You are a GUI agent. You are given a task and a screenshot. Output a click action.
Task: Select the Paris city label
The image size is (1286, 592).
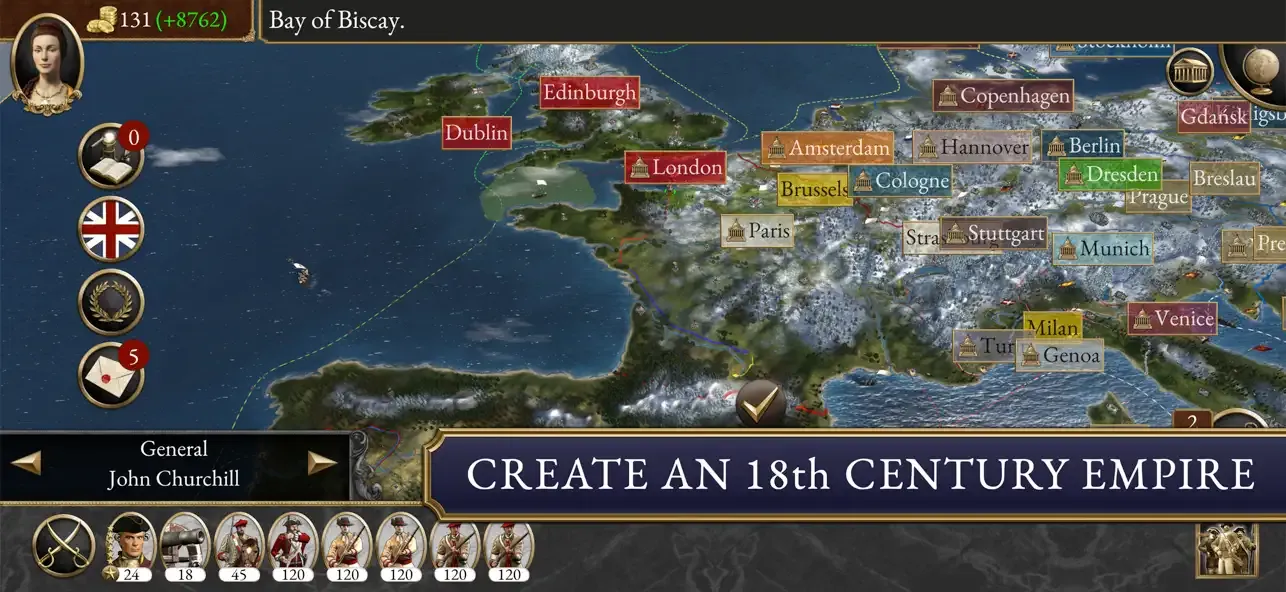[x=758, y=231]
